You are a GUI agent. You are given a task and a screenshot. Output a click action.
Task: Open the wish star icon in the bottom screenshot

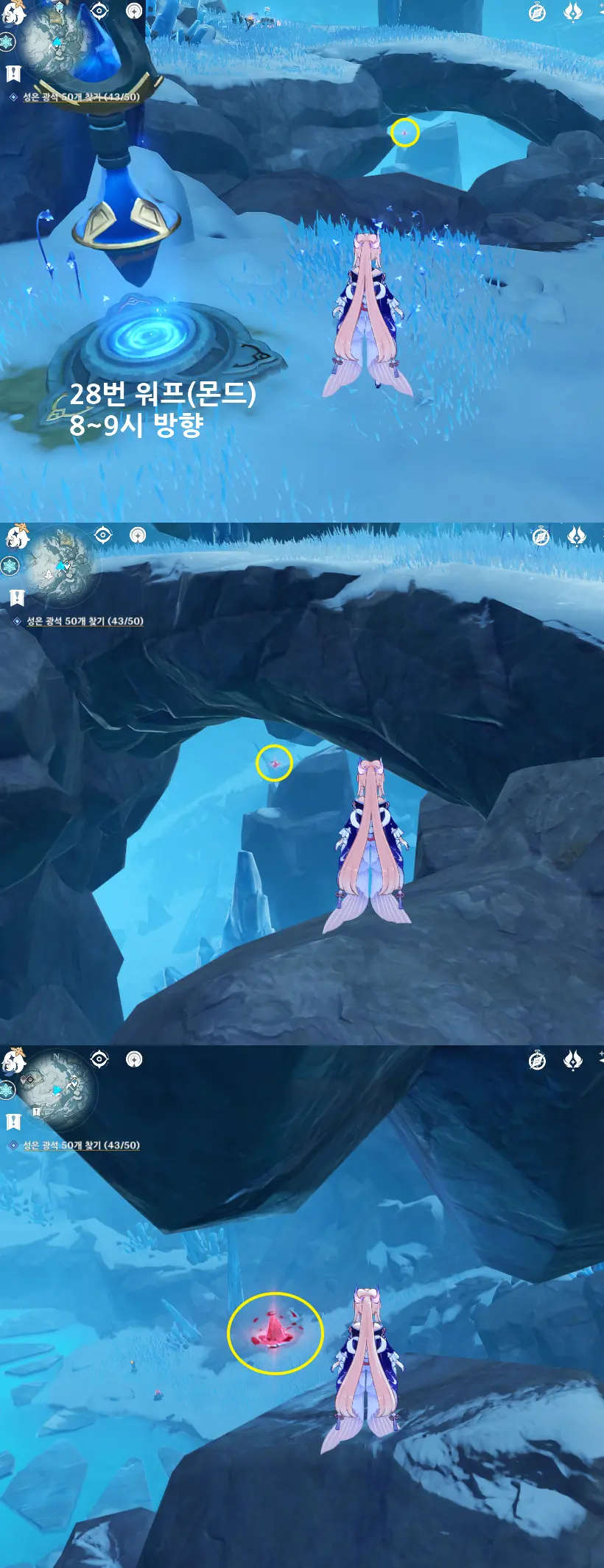572,1060
